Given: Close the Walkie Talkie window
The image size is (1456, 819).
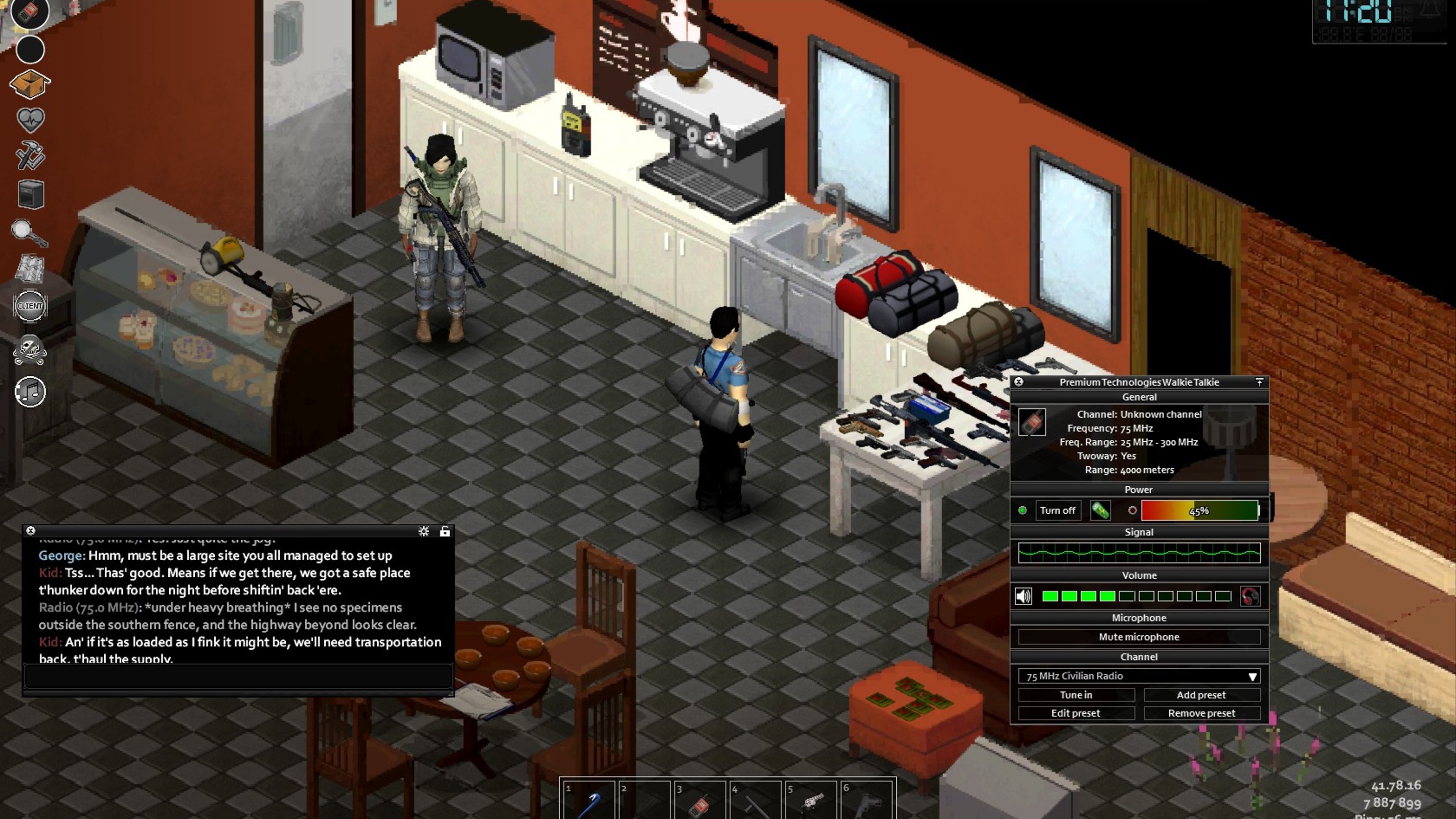Looking at the screenshot, I should [x=1019, y=382].
